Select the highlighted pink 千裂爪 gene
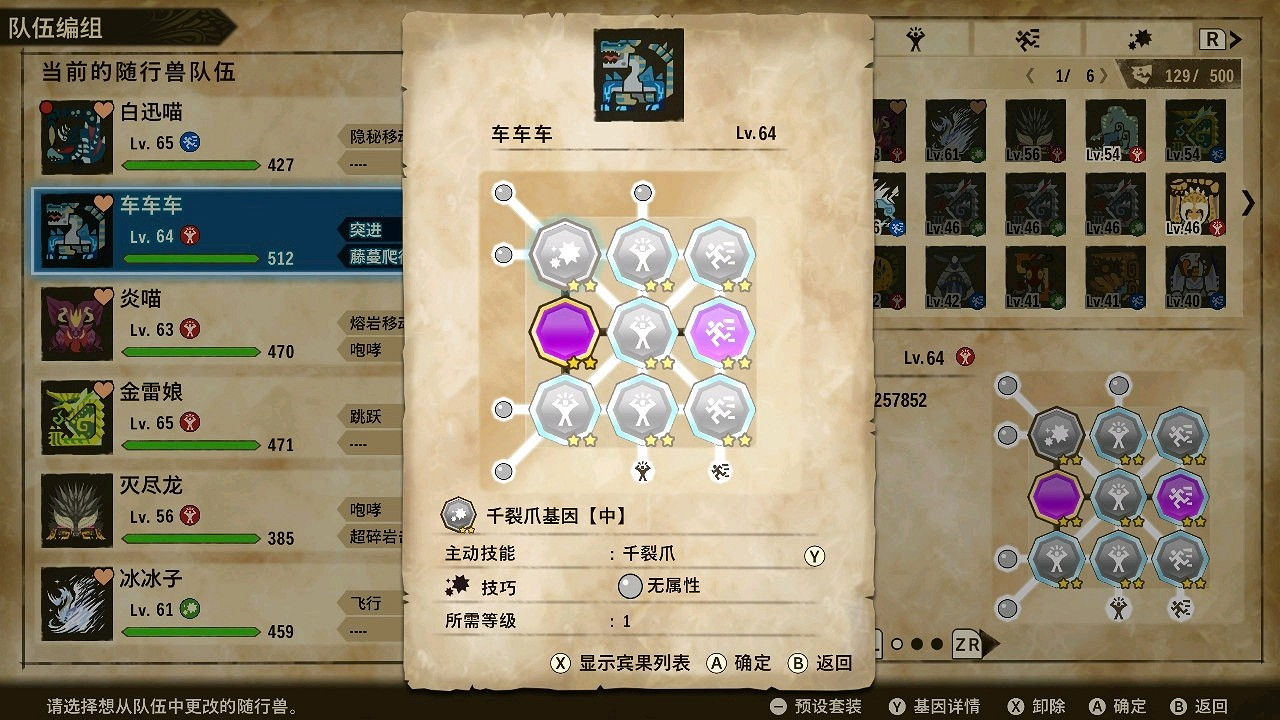Image resolution: width=1280 pixels, height=720 pixels. pos(722,331)
